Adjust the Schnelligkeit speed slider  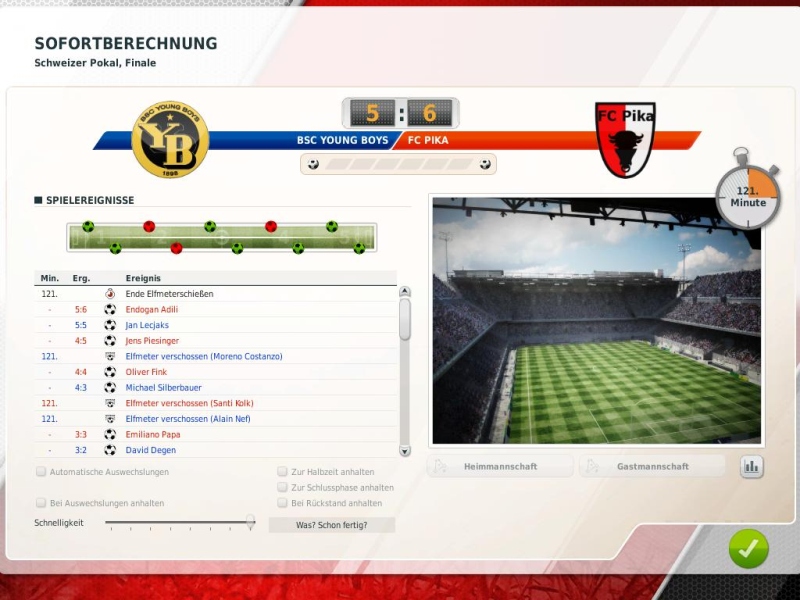click(x=250, y=522)
